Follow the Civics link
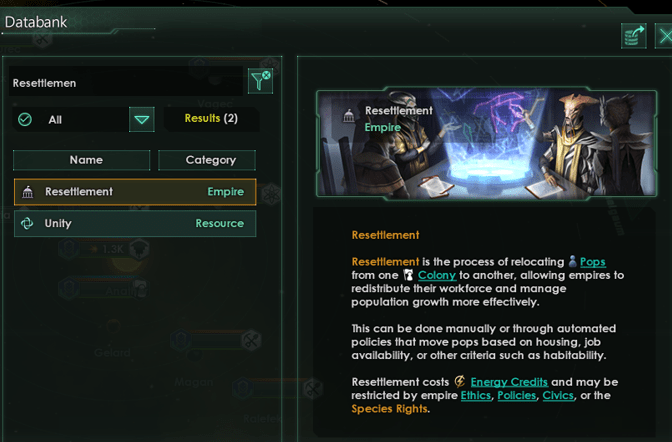The height and width of the screenshot is (442, 672). (x=558, y=396)
